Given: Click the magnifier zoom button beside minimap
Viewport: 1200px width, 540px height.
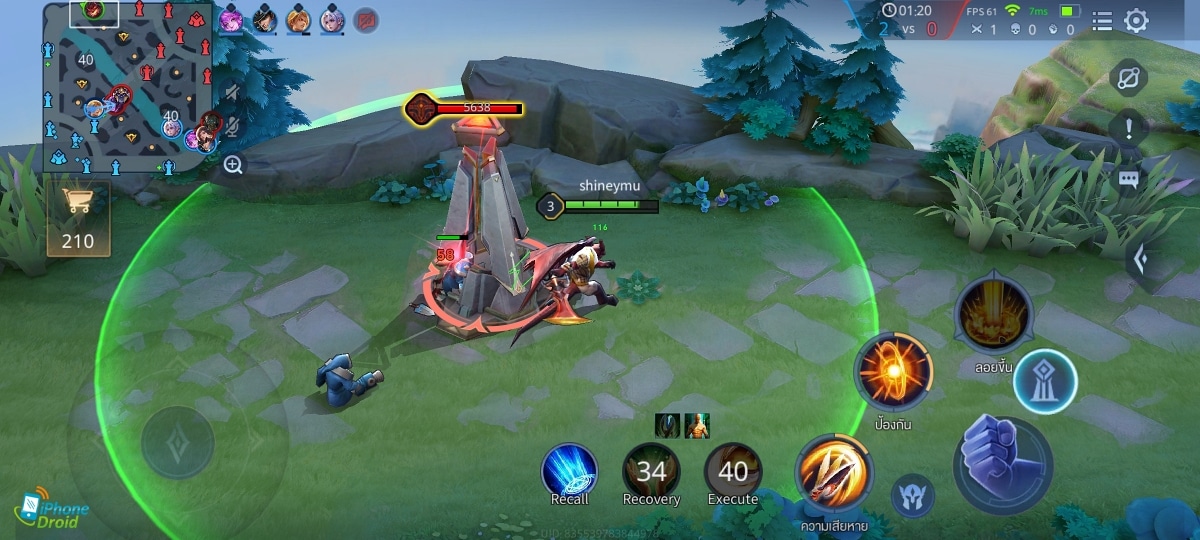Looking at the screenshot, I should tap(233, 165).
